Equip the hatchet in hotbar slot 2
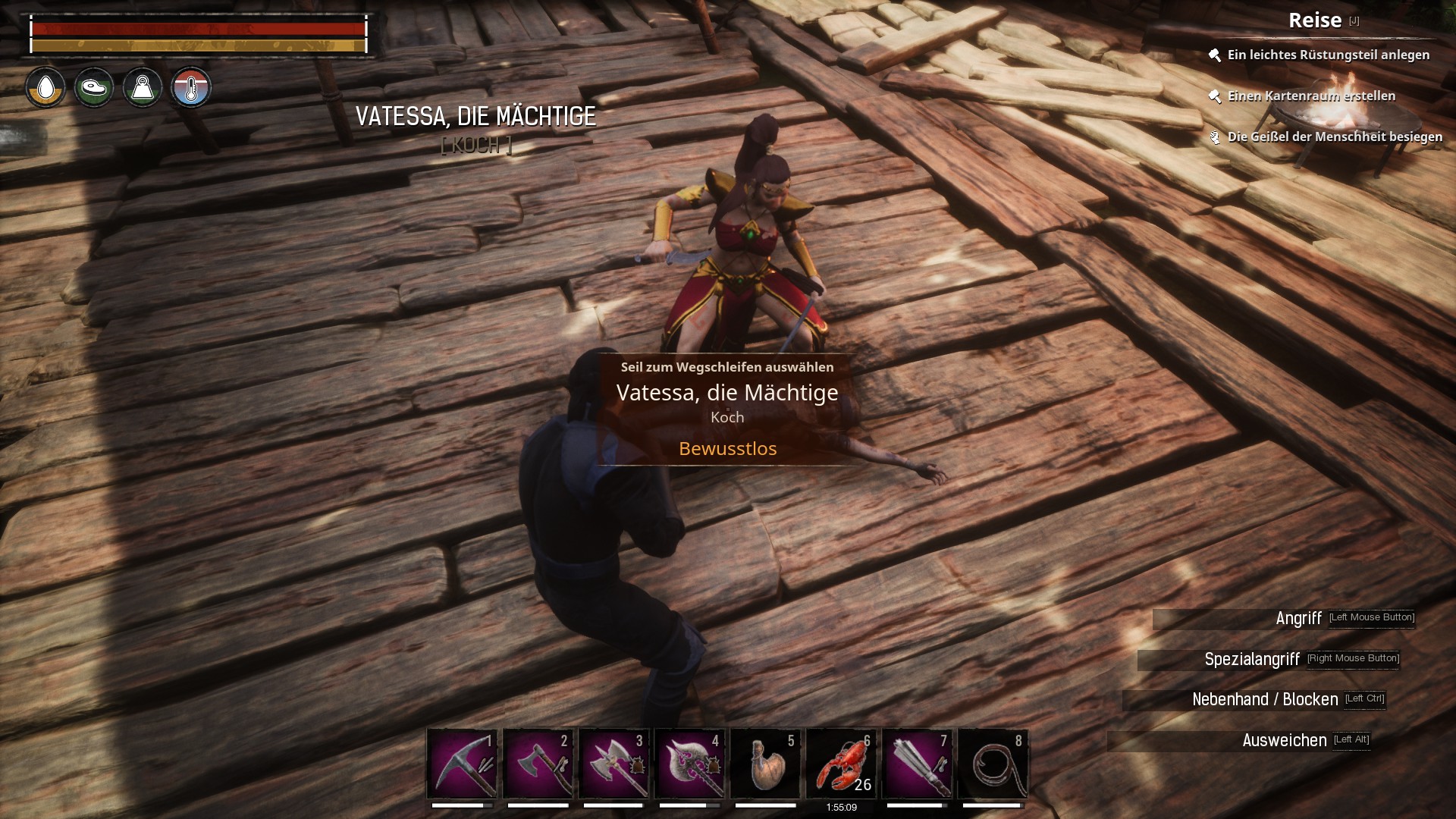 tap(538, 764)
